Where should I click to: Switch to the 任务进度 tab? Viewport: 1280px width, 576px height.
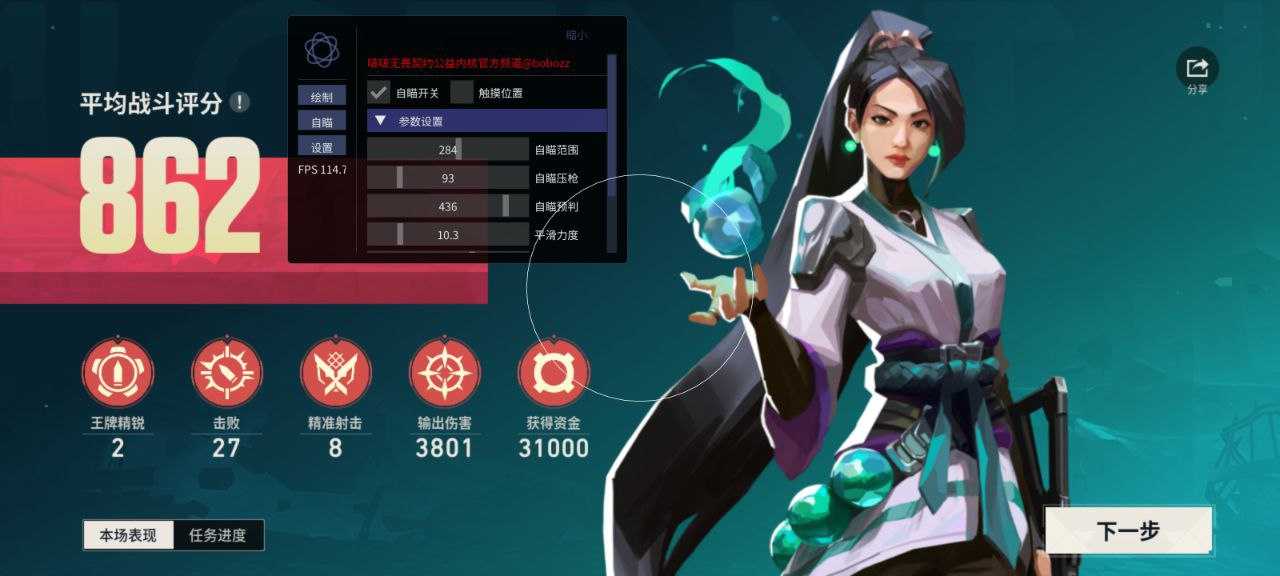pos(218,535)
